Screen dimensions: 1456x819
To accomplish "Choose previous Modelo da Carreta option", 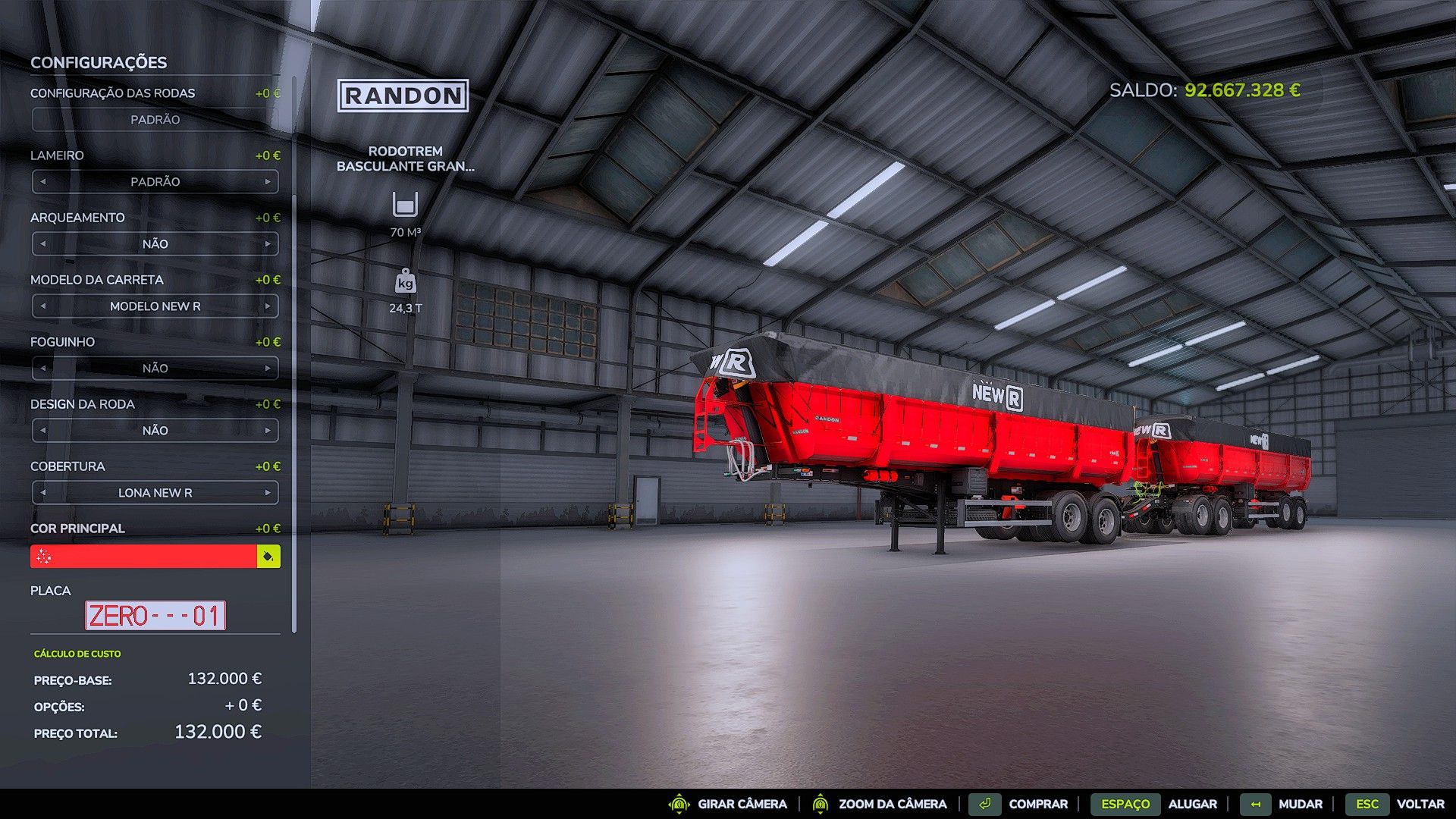I will click(x=43, y=306).
